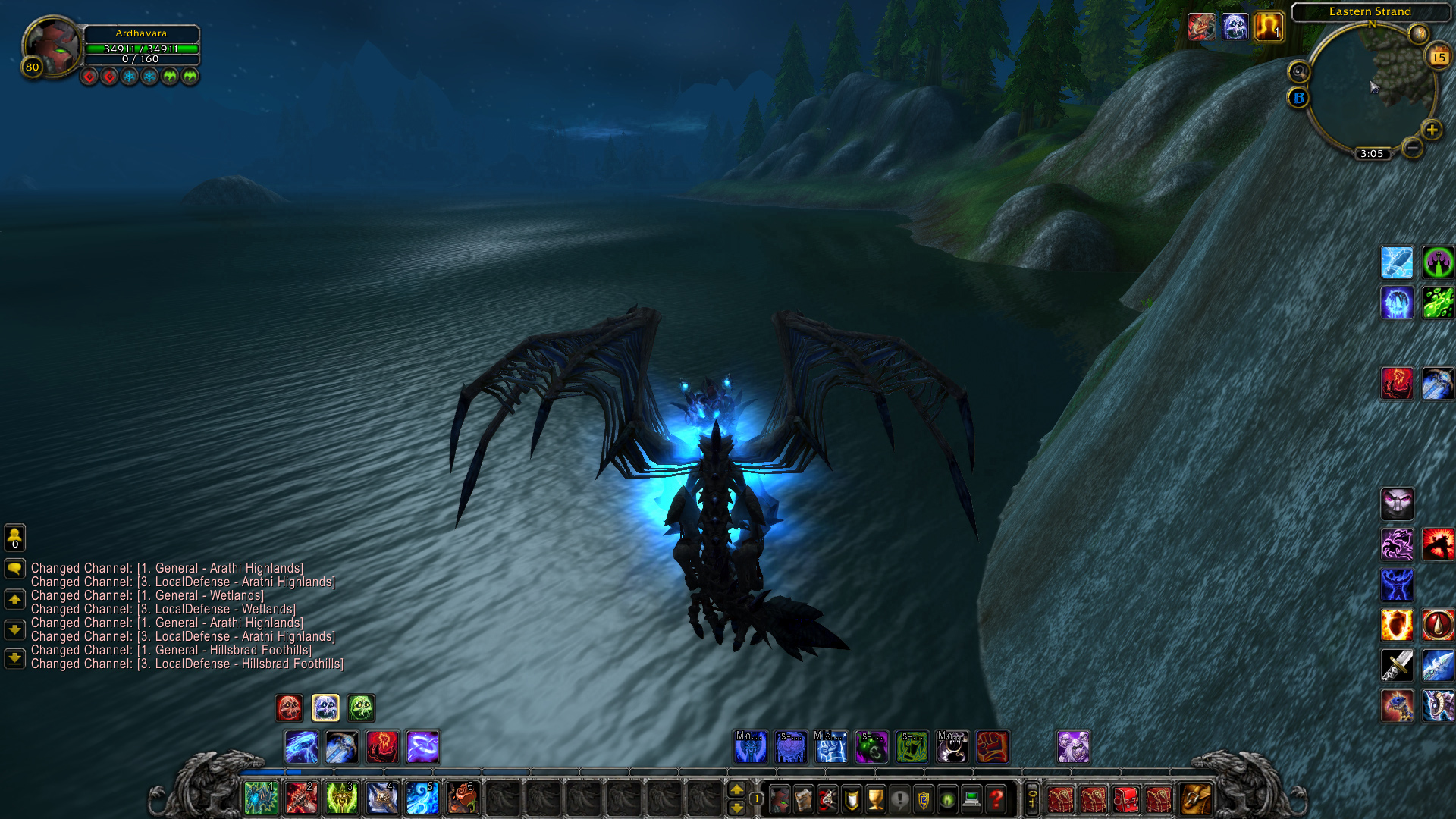Open the minimap tracking magnifying glass
Image resolution: width=1456 pixels, height=819 pixels.
point(1299,72)
